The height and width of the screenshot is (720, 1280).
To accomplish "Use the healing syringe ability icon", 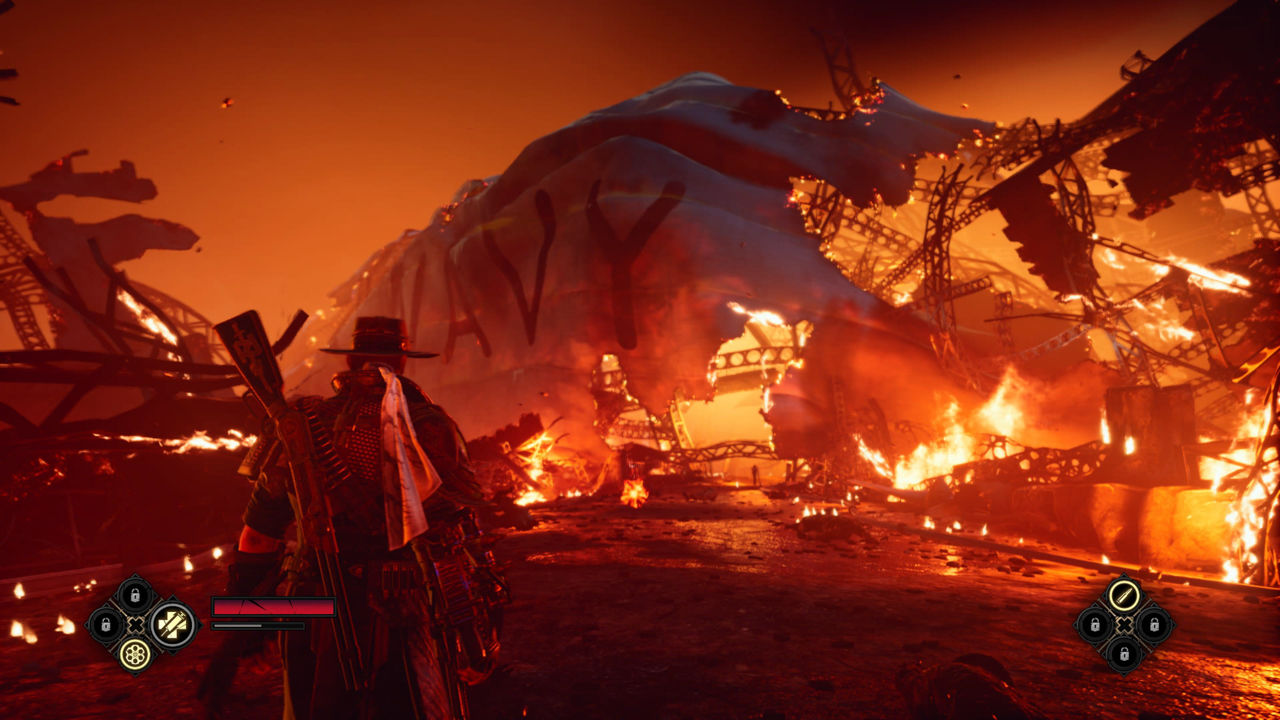I will (x=172, y=625).
